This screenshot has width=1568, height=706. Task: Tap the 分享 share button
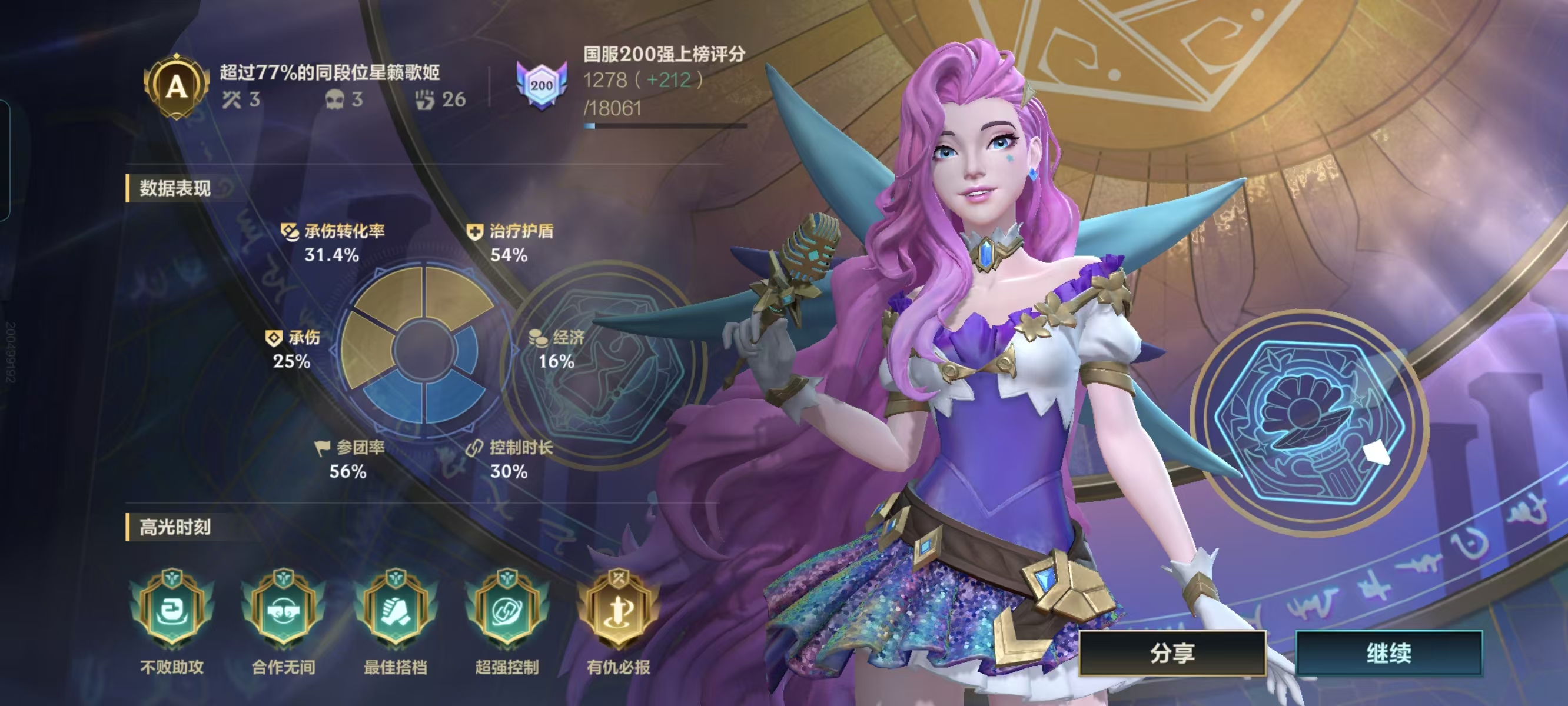tap(1172, 653)
